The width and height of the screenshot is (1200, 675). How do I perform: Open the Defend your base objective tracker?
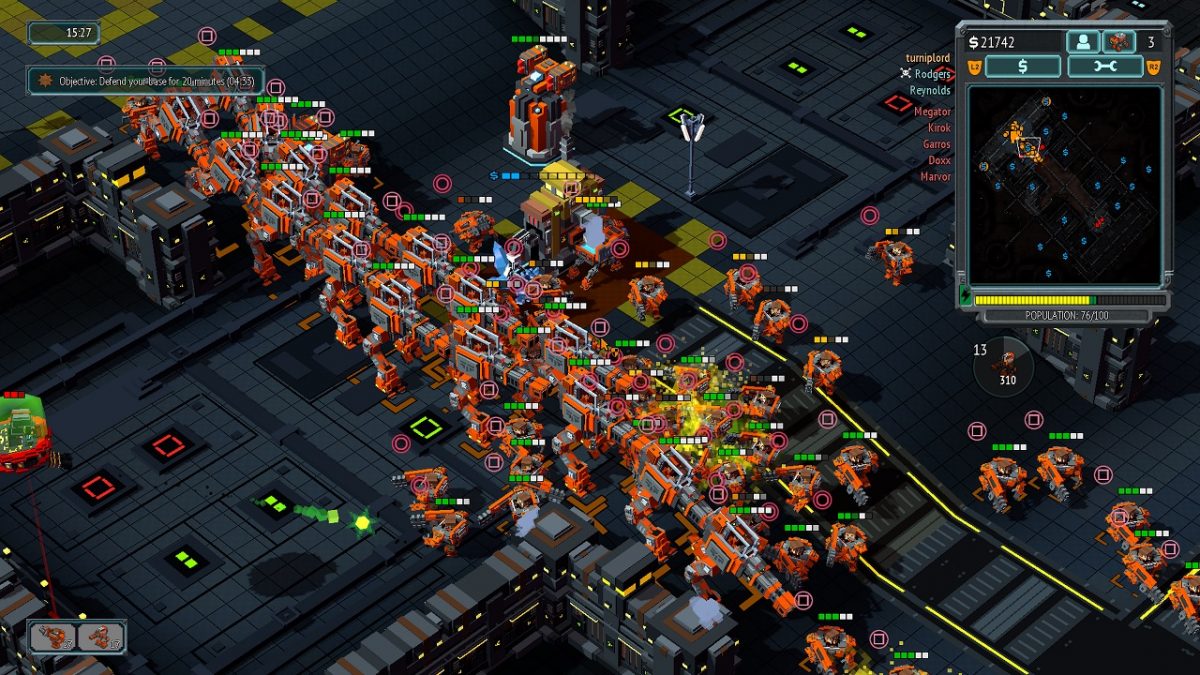[145, 79]
